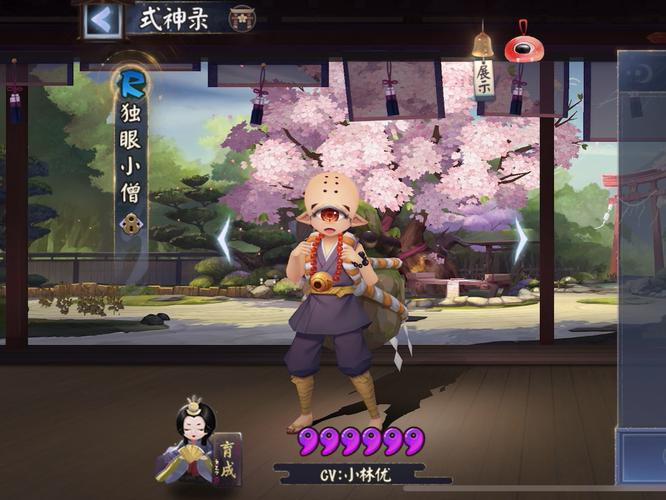This screenshot has width=666, height=500.
Task: Tap the red one-eyed daruma charm
Action: coord(519,48)
